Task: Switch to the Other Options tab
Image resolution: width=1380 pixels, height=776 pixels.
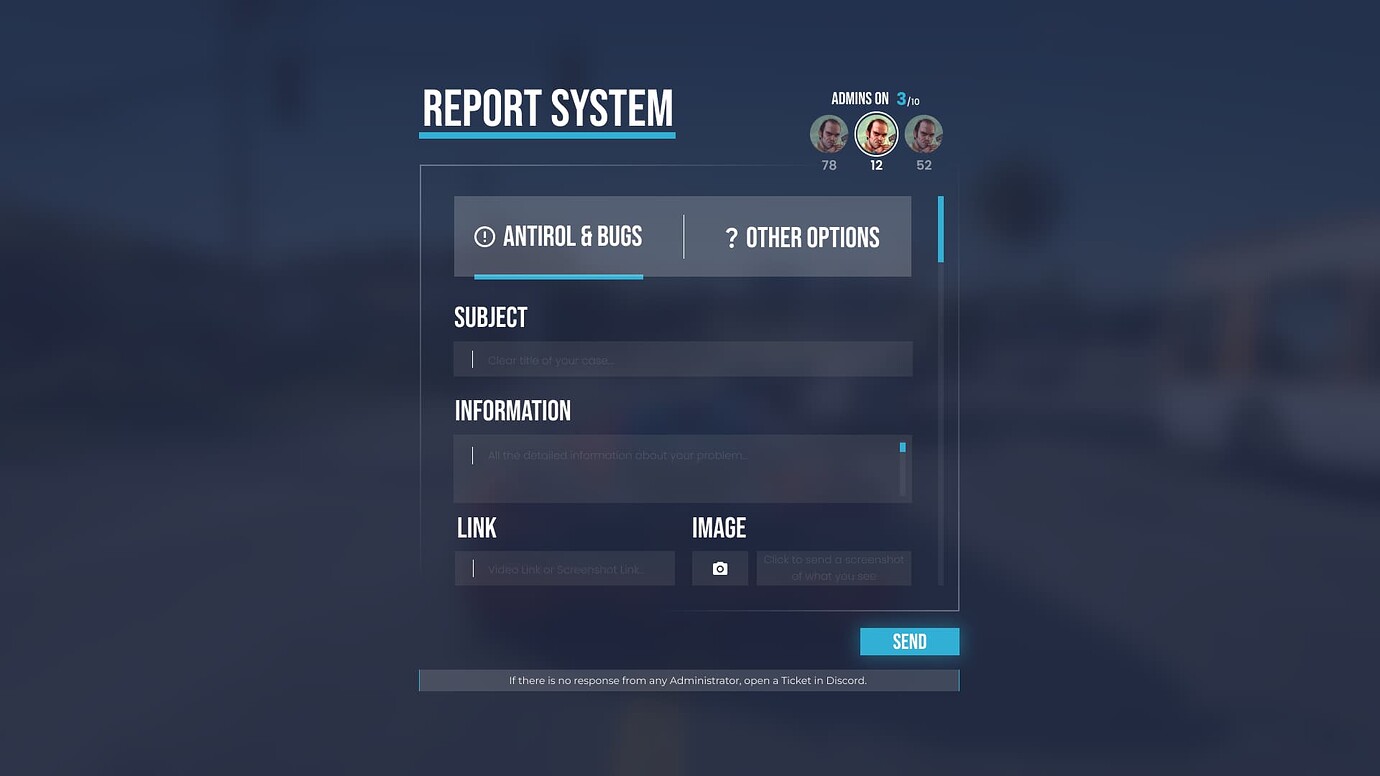Action: click(804, 237)
